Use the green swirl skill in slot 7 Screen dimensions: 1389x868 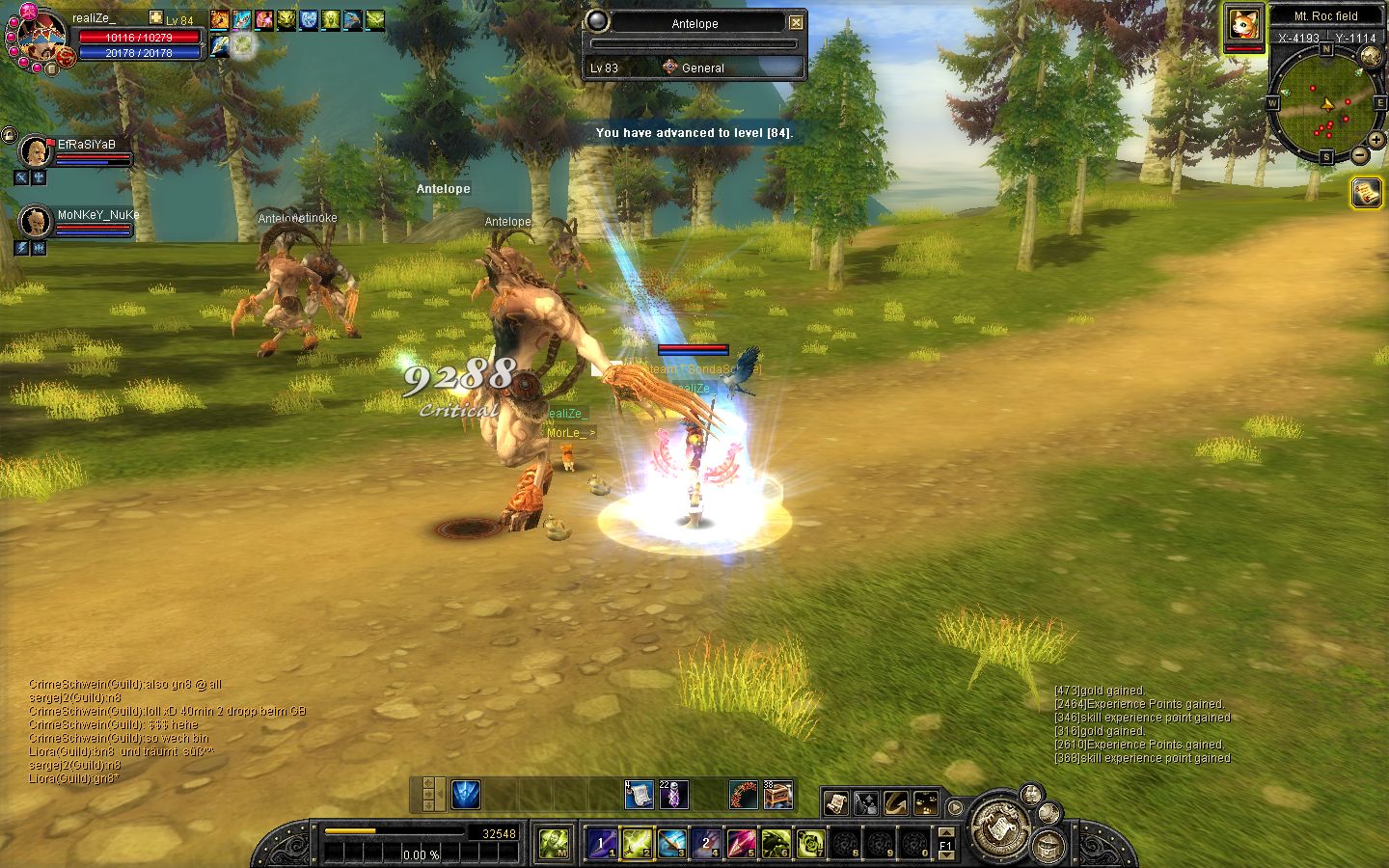[x=810, y=844]
